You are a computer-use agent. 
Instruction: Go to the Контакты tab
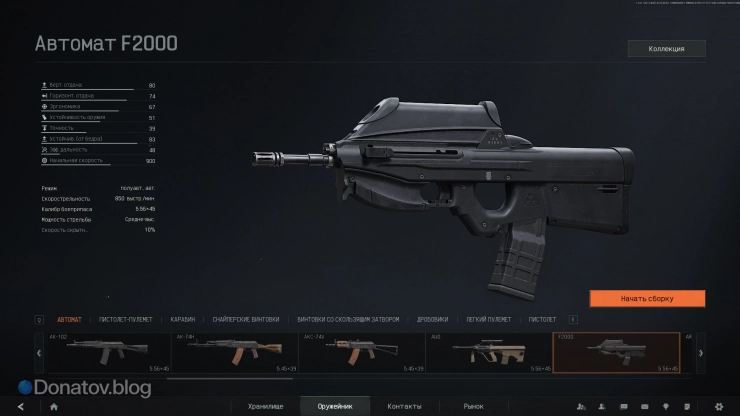tap(404, 406)
